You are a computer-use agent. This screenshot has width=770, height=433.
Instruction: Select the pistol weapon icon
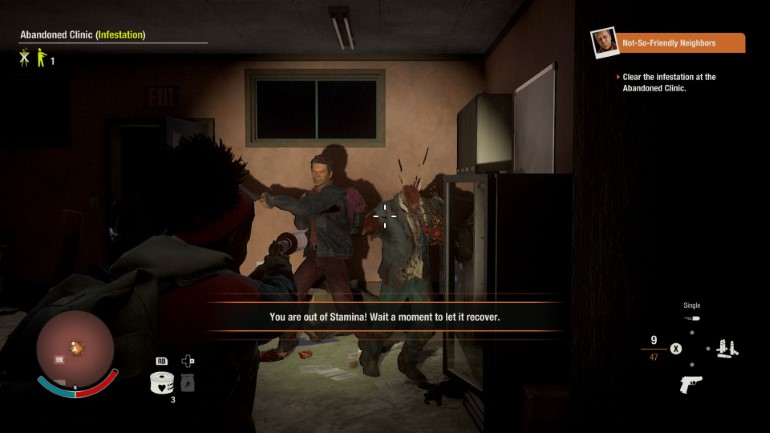click(690, 384)
